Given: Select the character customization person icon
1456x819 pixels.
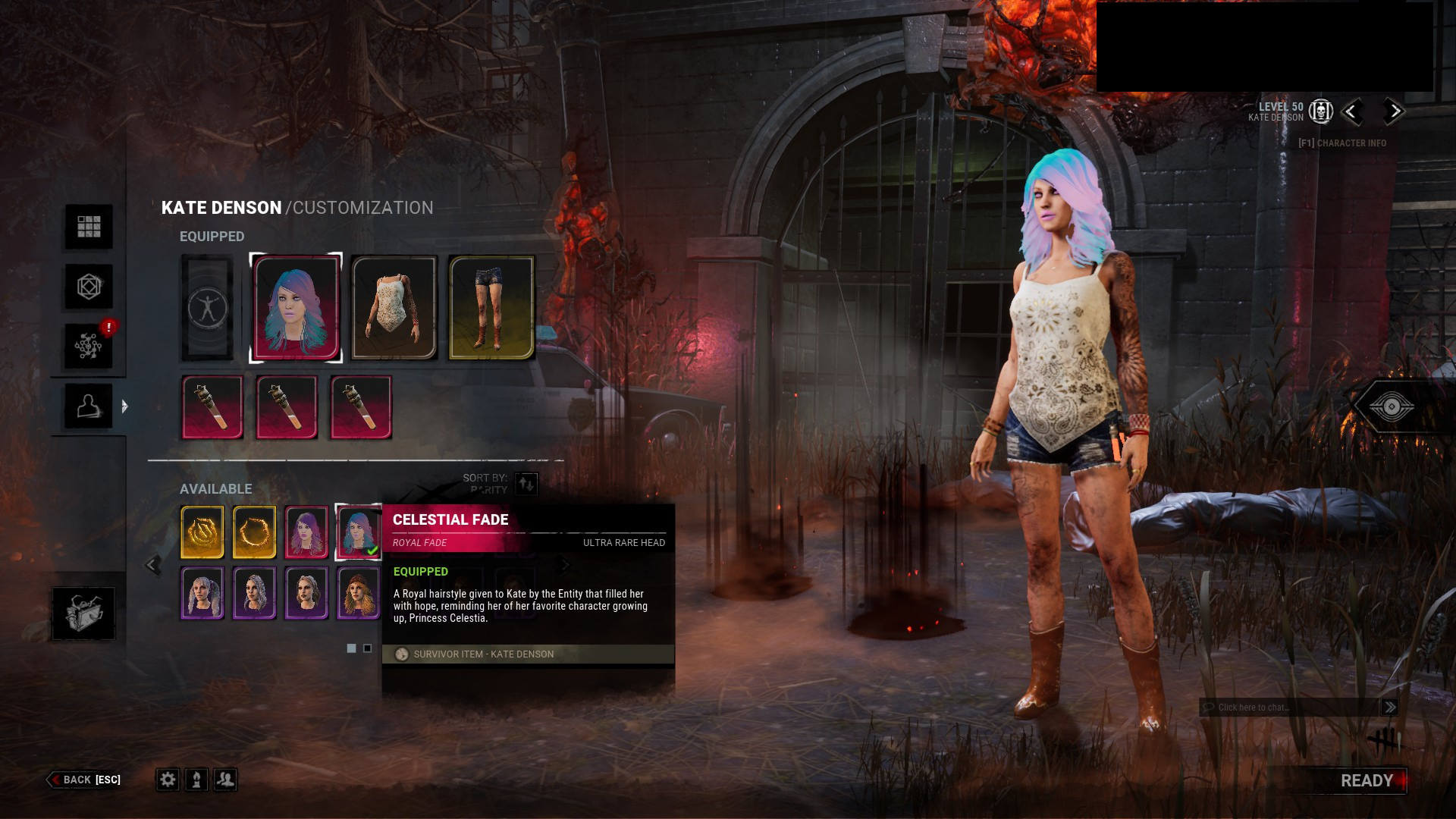Looking at the screenshot, I should pos(88,404).
